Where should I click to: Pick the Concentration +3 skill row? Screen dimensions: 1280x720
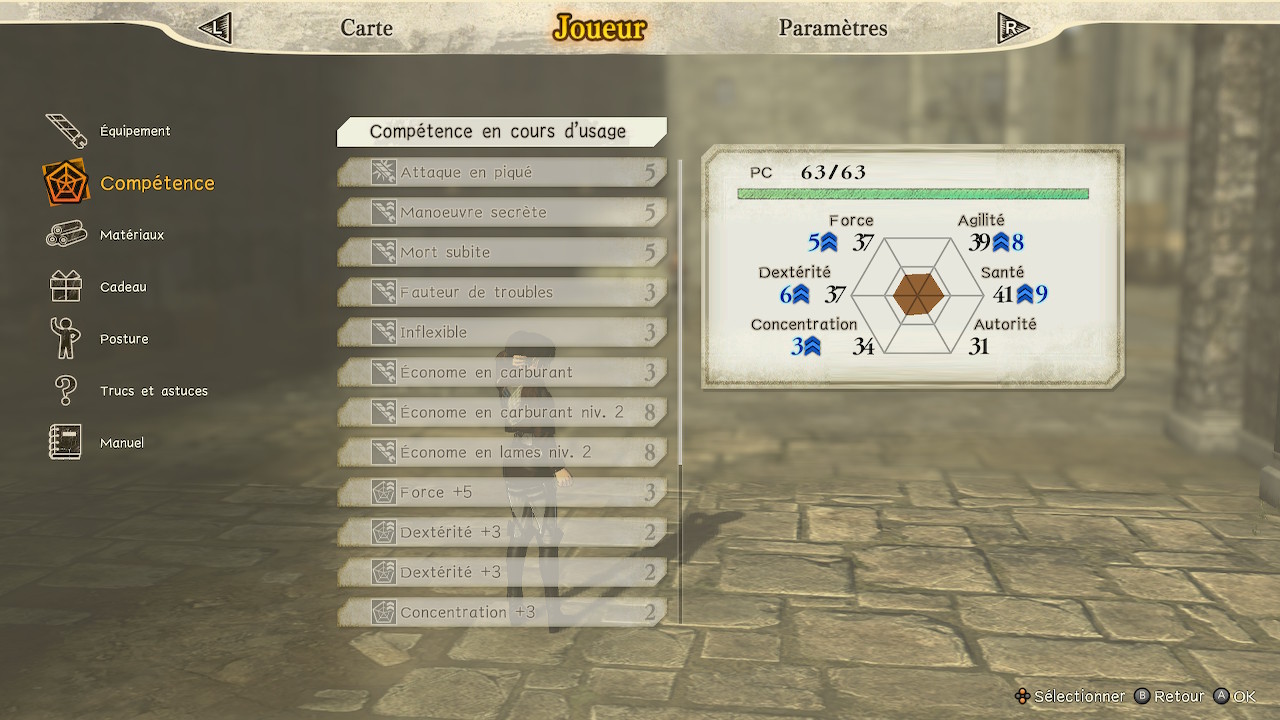pyautogui.click(x=502, y=612)
